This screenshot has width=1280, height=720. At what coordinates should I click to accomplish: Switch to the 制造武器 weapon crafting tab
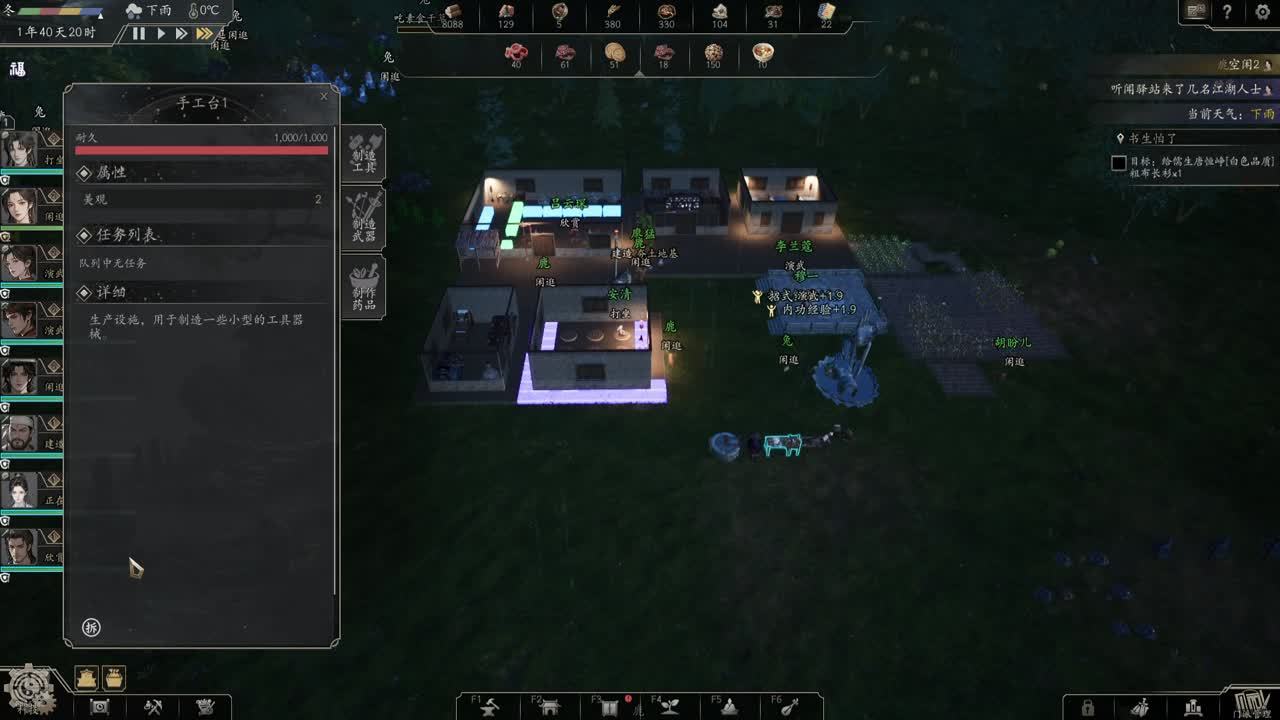363,217
